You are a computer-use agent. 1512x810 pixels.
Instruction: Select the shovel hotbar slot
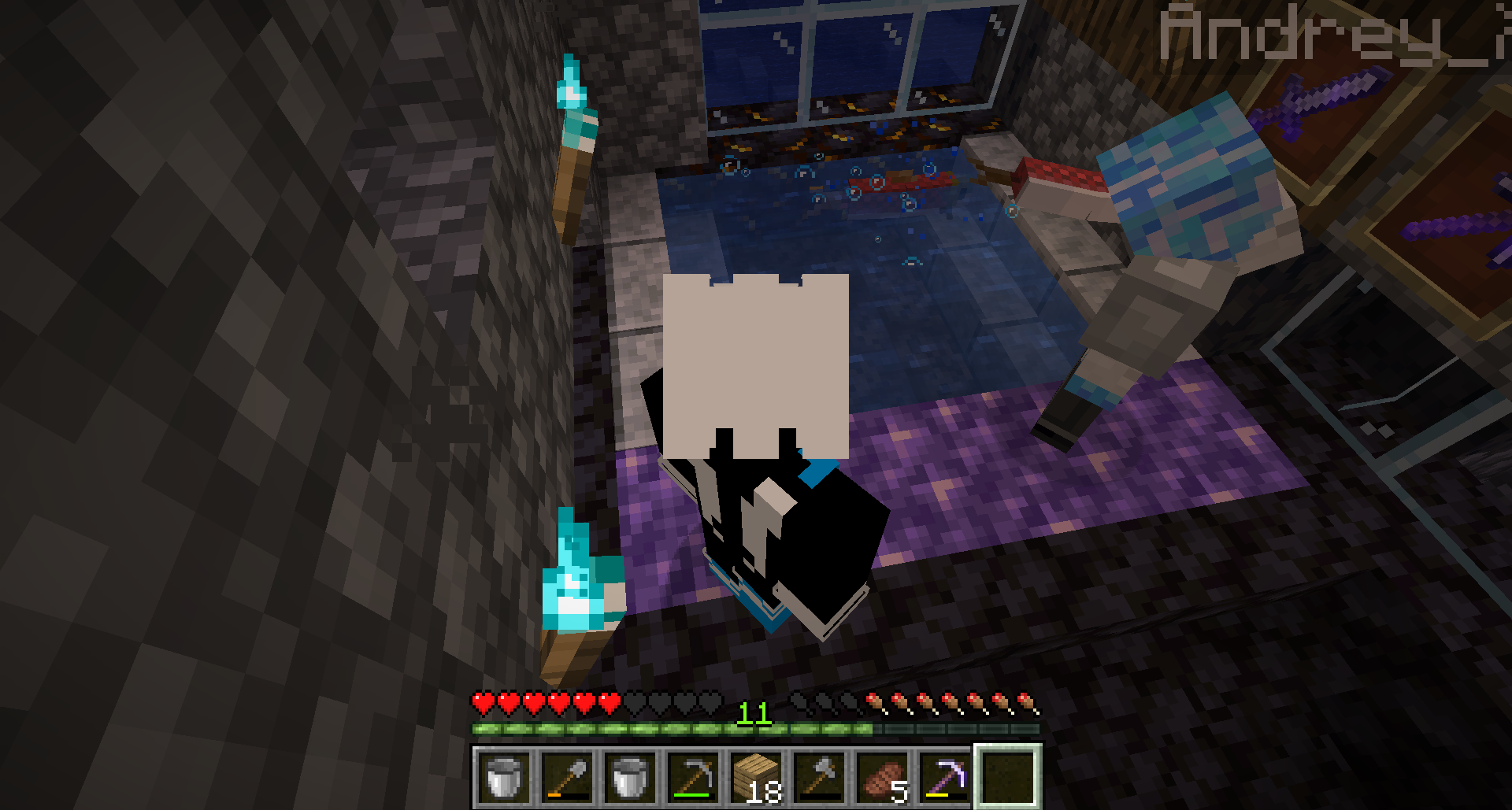click(x=568, y=776)
